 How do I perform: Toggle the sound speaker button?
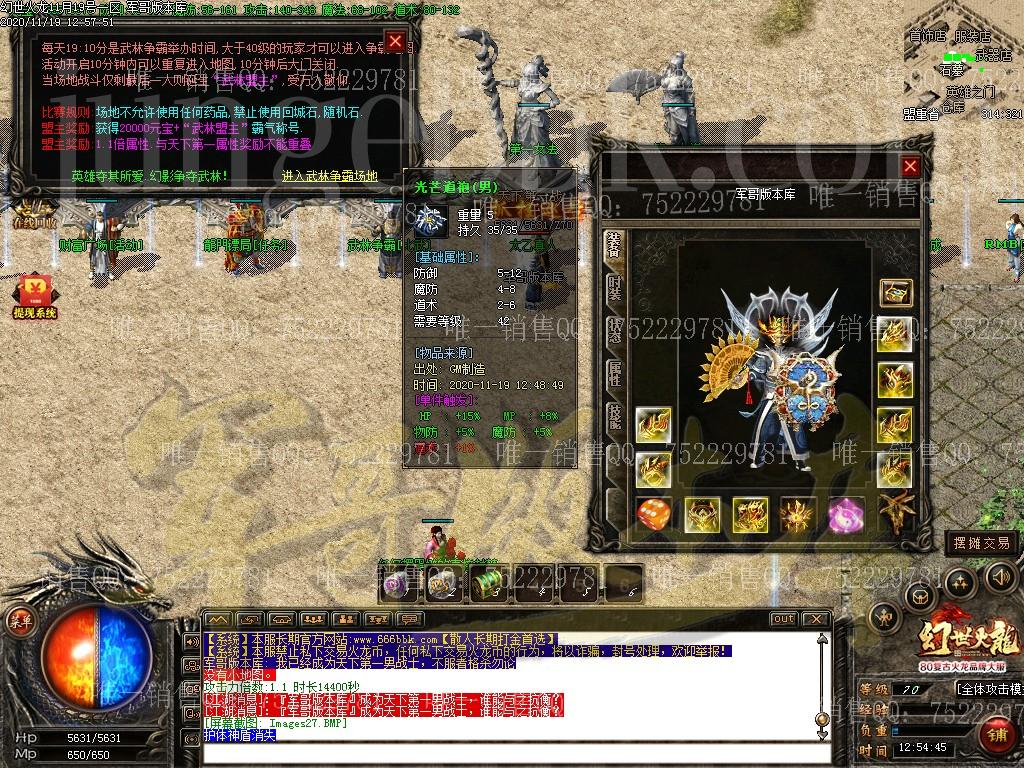pyautogui.click(x=1000, y=577)
